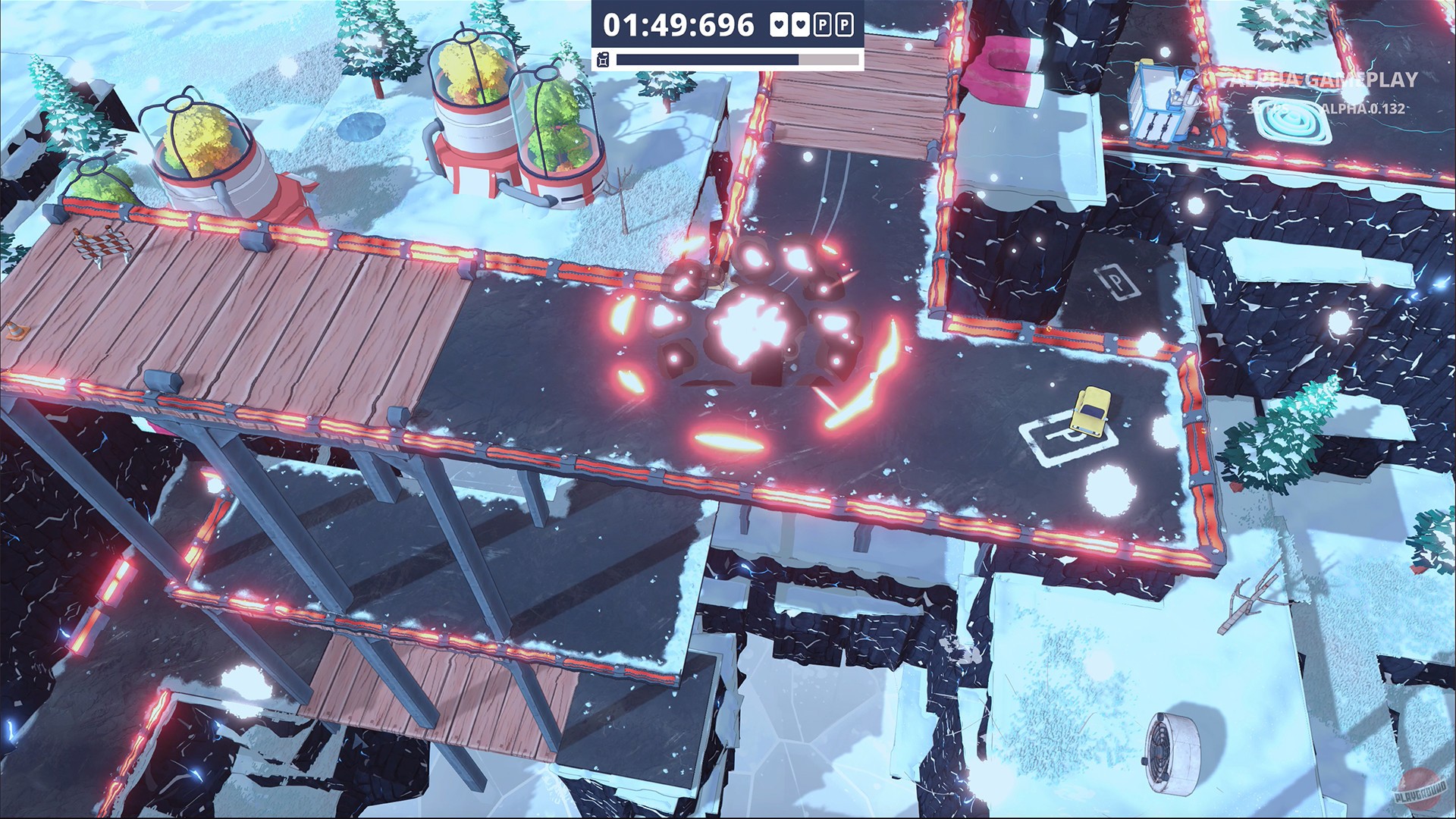This screenshot has width=1456, height=819.
Task: Select the yellow car
Action: pyautogui.click(x=1090, y=410)
